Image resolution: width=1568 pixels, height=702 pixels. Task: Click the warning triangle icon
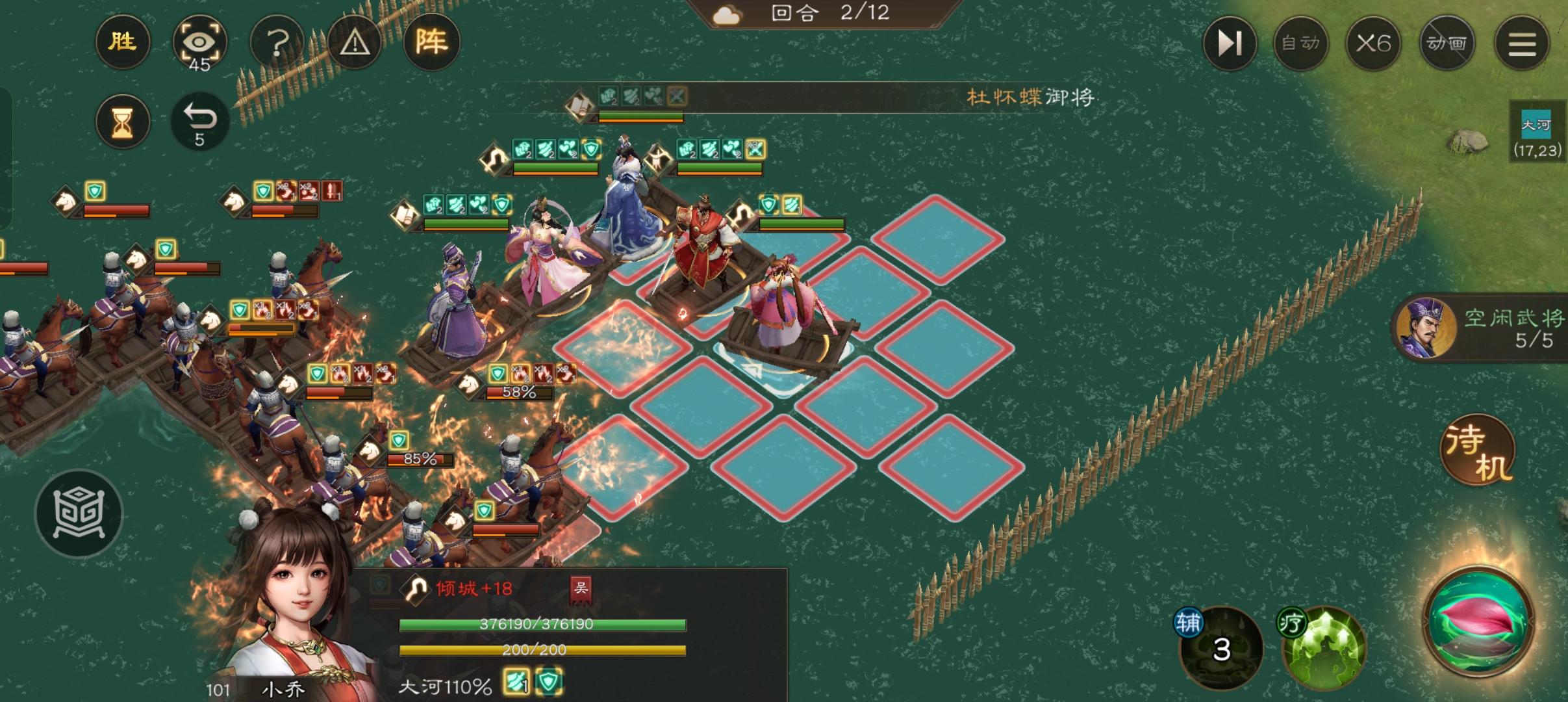pyautogui.click(x=354, y=41)
